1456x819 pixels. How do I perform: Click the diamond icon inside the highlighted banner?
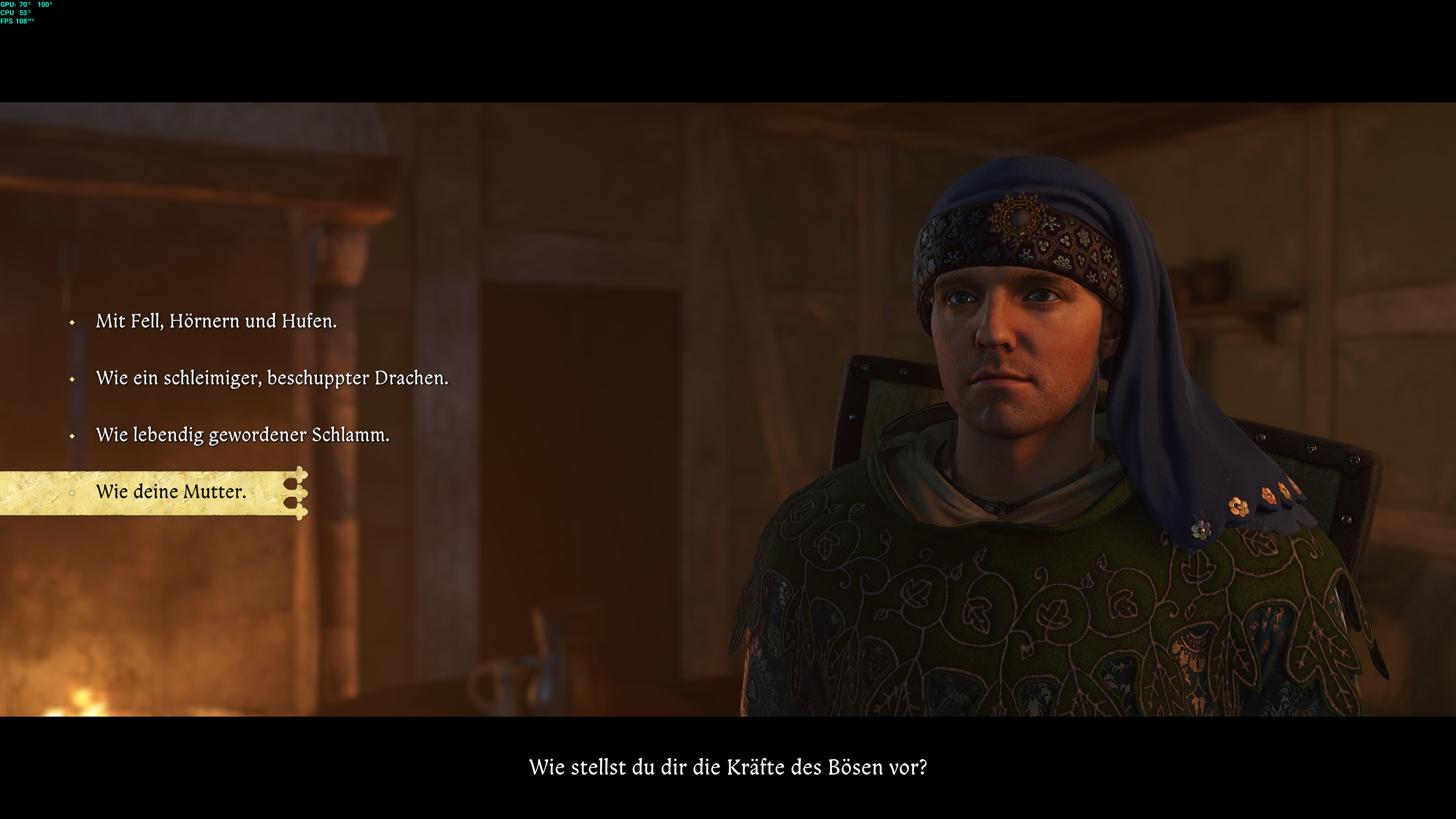pyautogui.click(x=72, y=493)
